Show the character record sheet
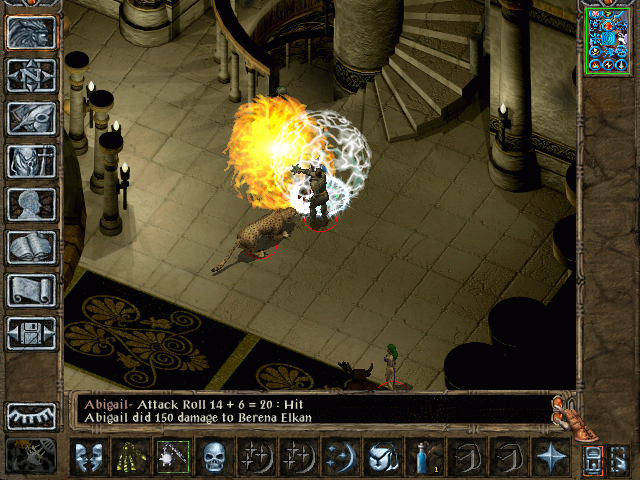This screenshot has width=640, height=480. coord(31,204)
